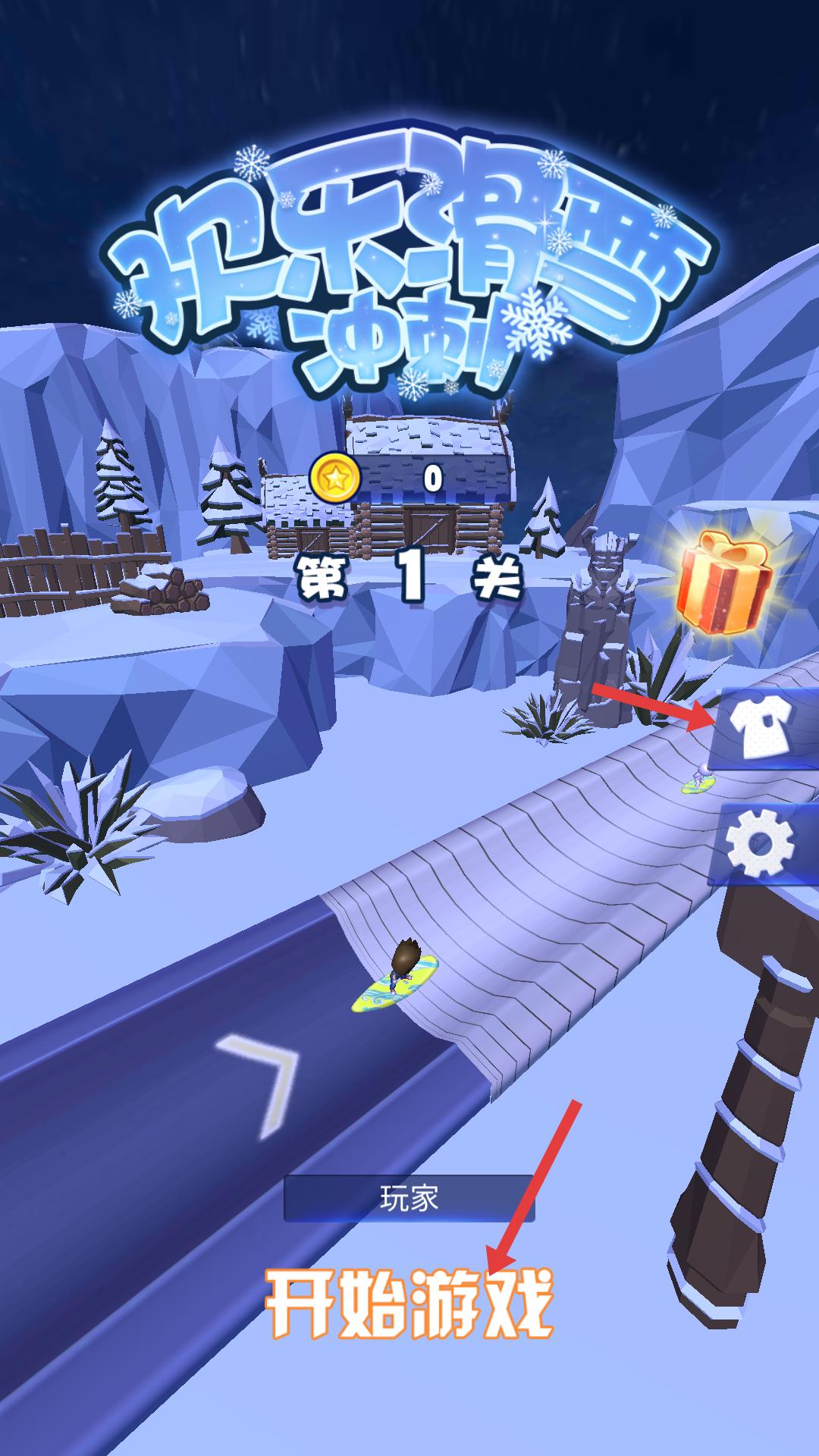Click the gold star coin icon
The height and width of the screenshot is (1456, 819).
[x=334, y=478]
